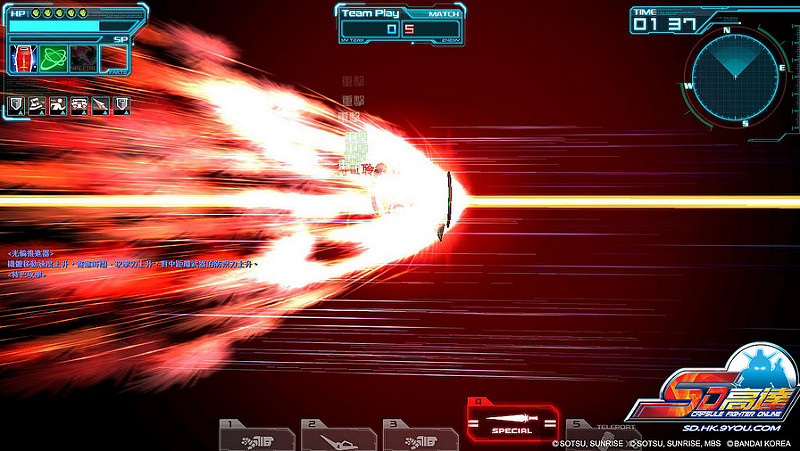The image size is (800, 451).
Task: Open the empty Parts slot
Action: [x=115, y=58]
